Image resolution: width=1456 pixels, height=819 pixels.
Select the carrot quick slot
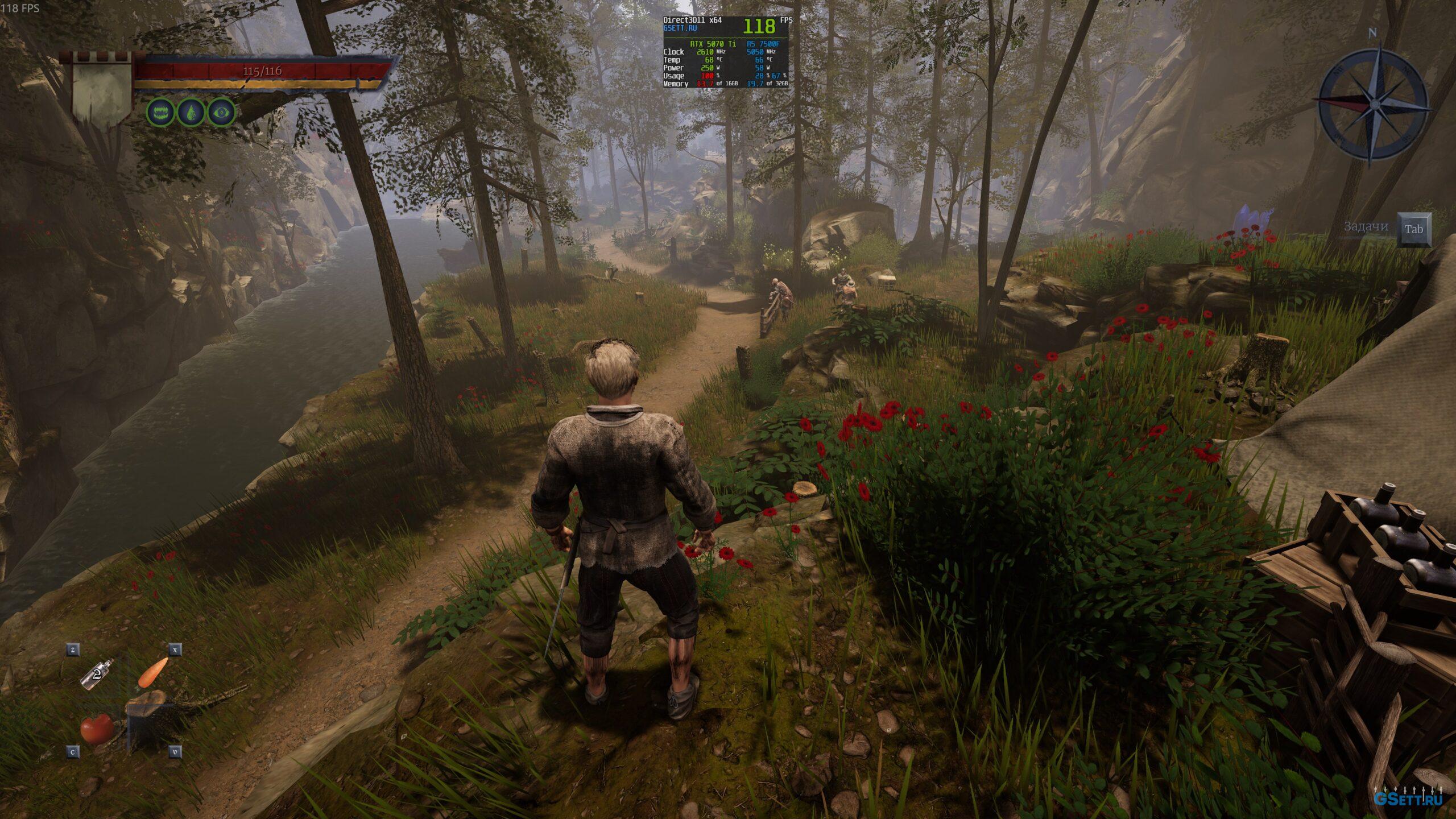(153, 672)
